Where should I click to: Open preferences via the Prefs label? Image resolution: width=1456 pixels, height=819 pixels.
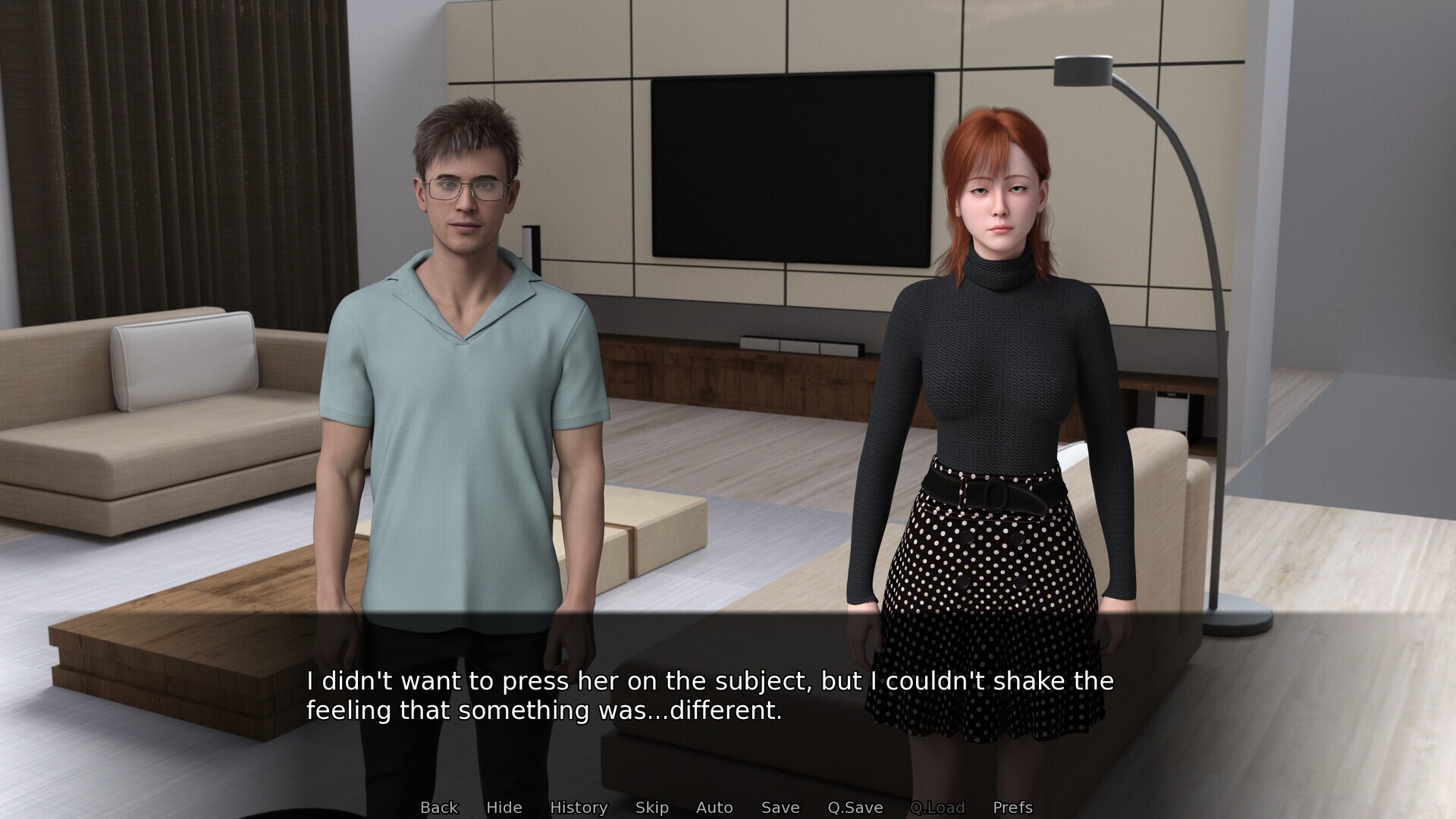tap(1012, 807)
